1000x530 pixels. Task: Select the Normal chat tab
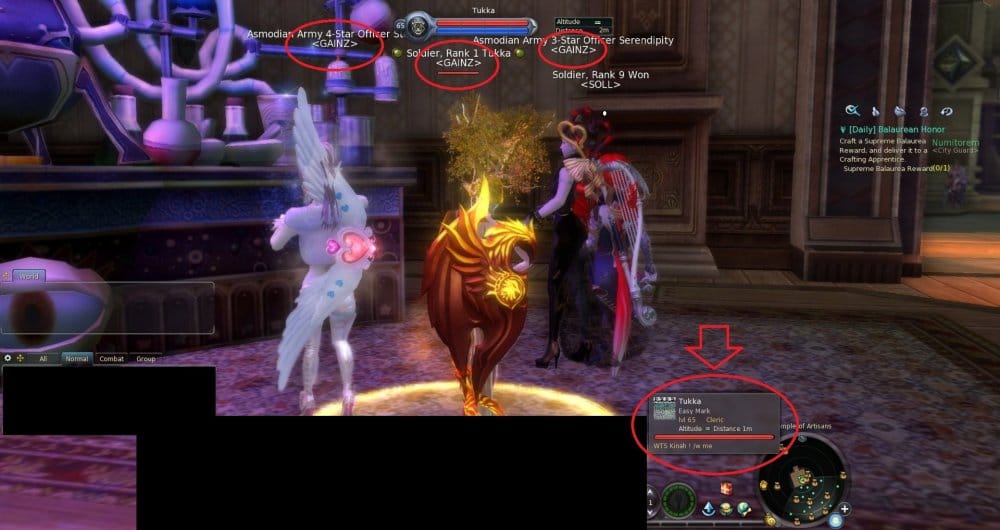(76, 358)
